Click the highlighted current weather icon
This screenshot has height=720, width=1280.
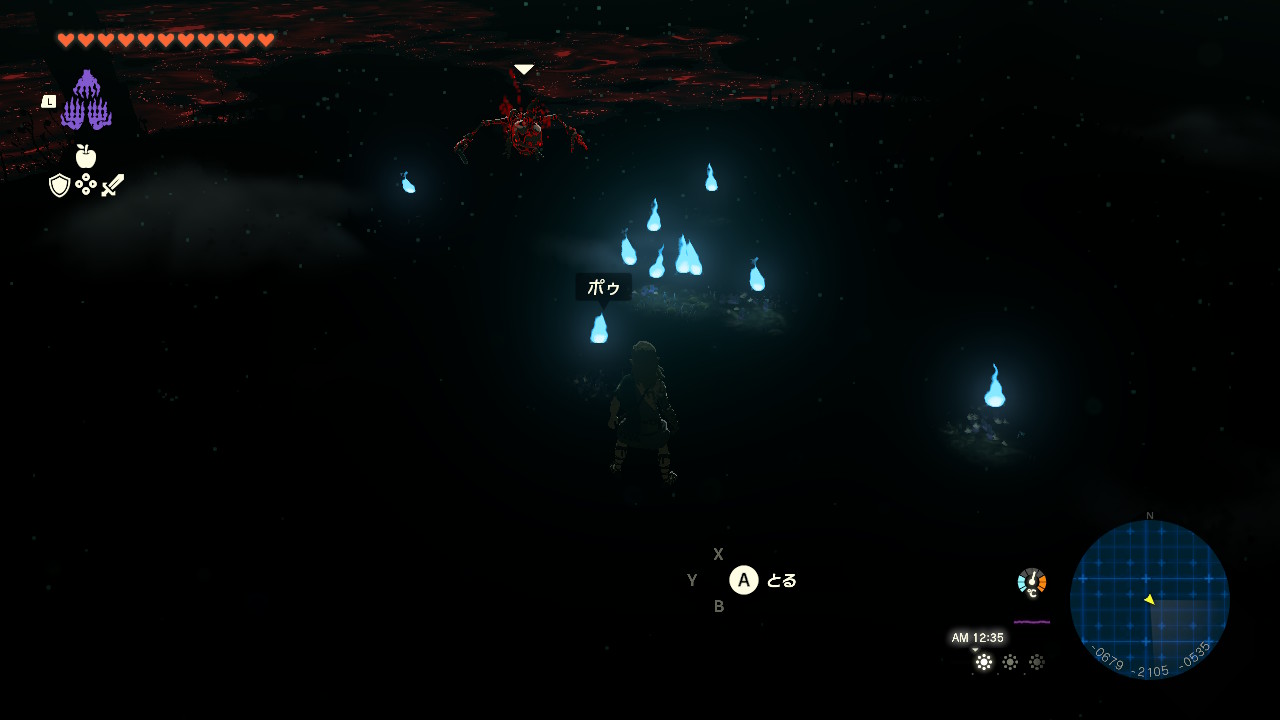coord(984,662)
